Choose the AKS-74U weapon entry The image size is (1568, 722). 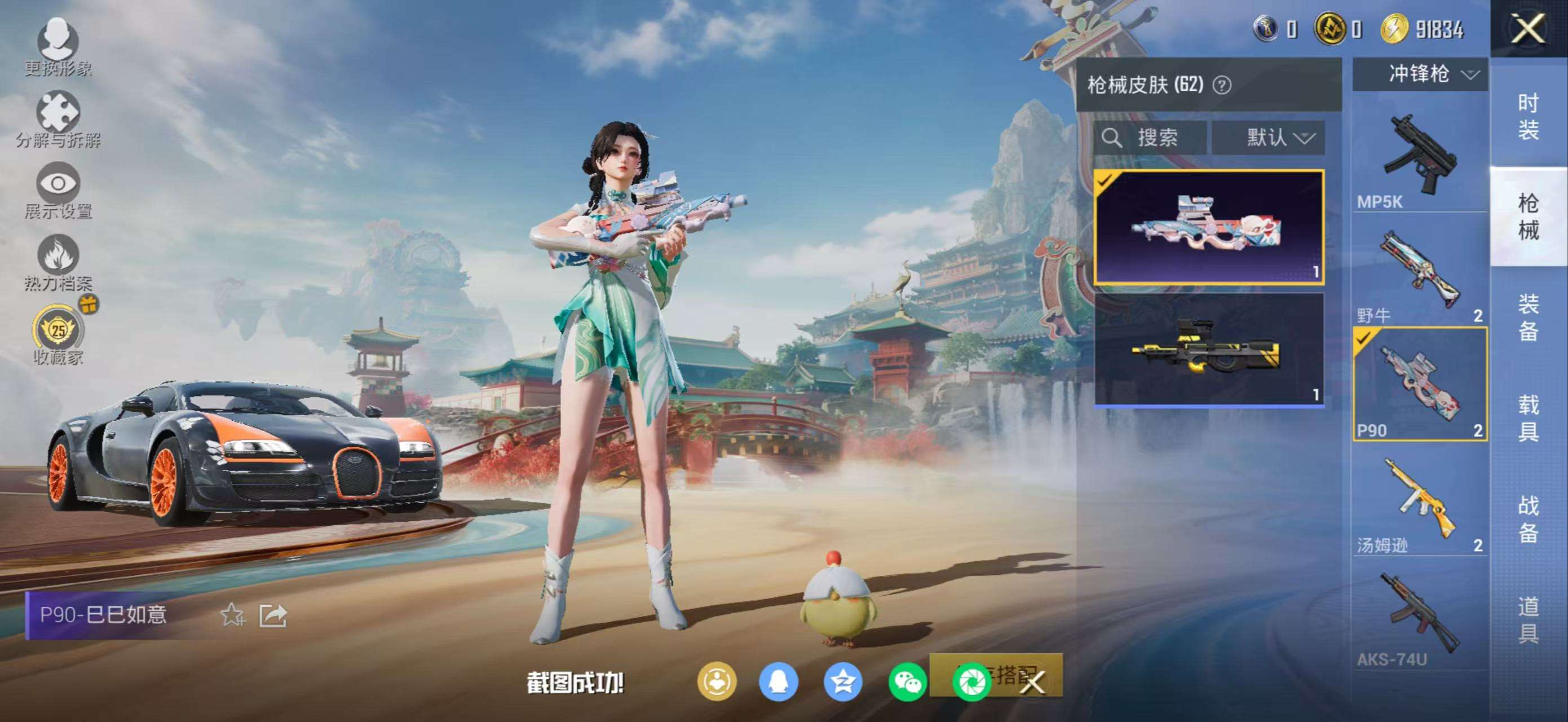click(1420, 617)
